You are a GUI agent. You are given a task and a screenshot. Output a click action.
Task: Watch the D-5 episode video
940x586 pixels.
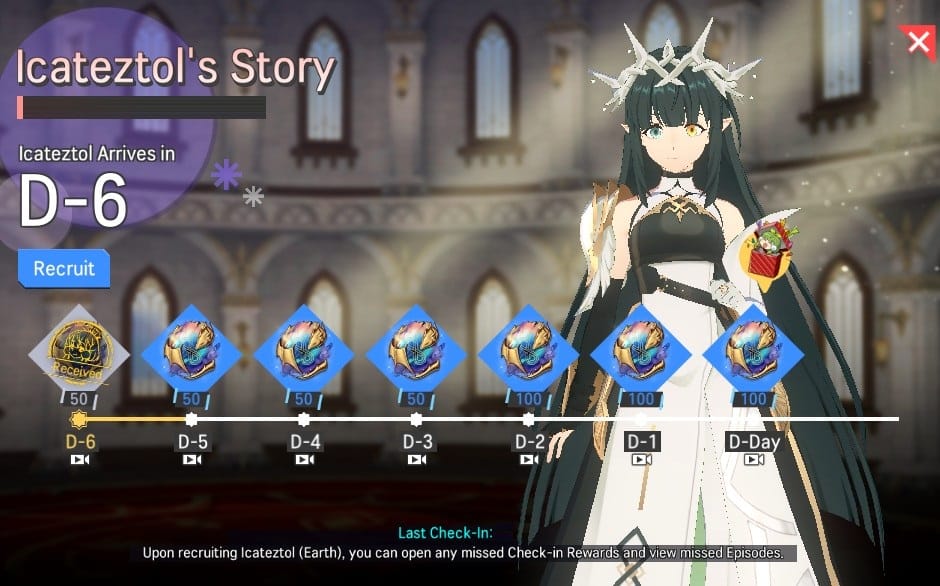click(193, 460)
